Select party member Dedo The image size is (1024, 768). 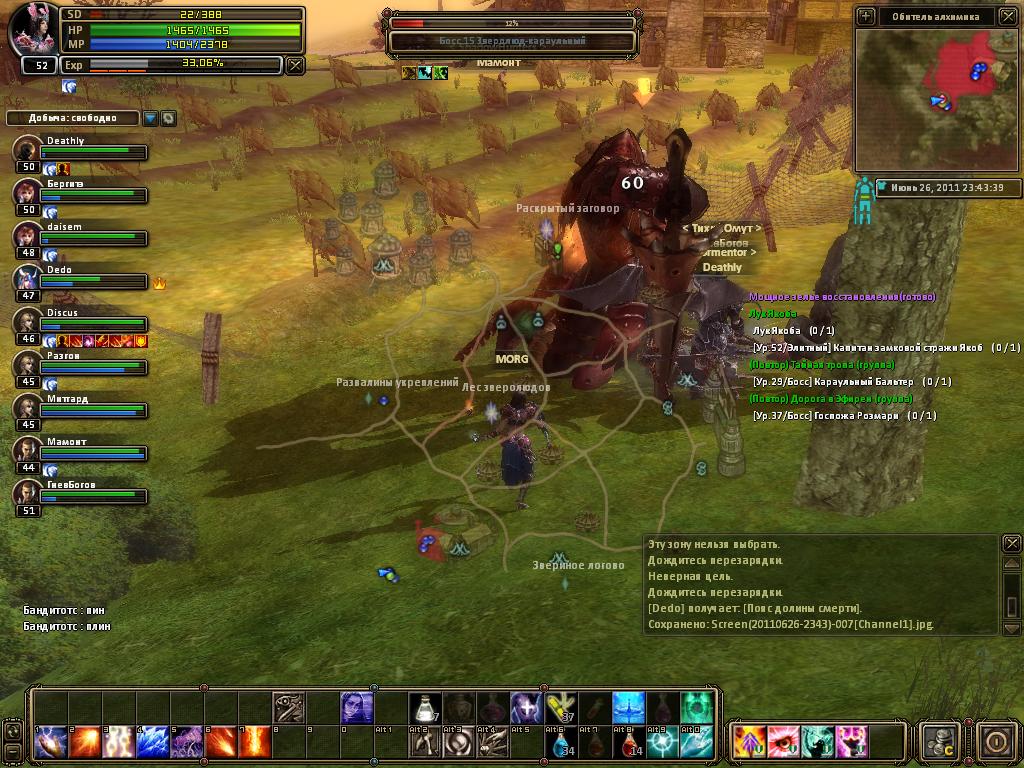[28, 279]
